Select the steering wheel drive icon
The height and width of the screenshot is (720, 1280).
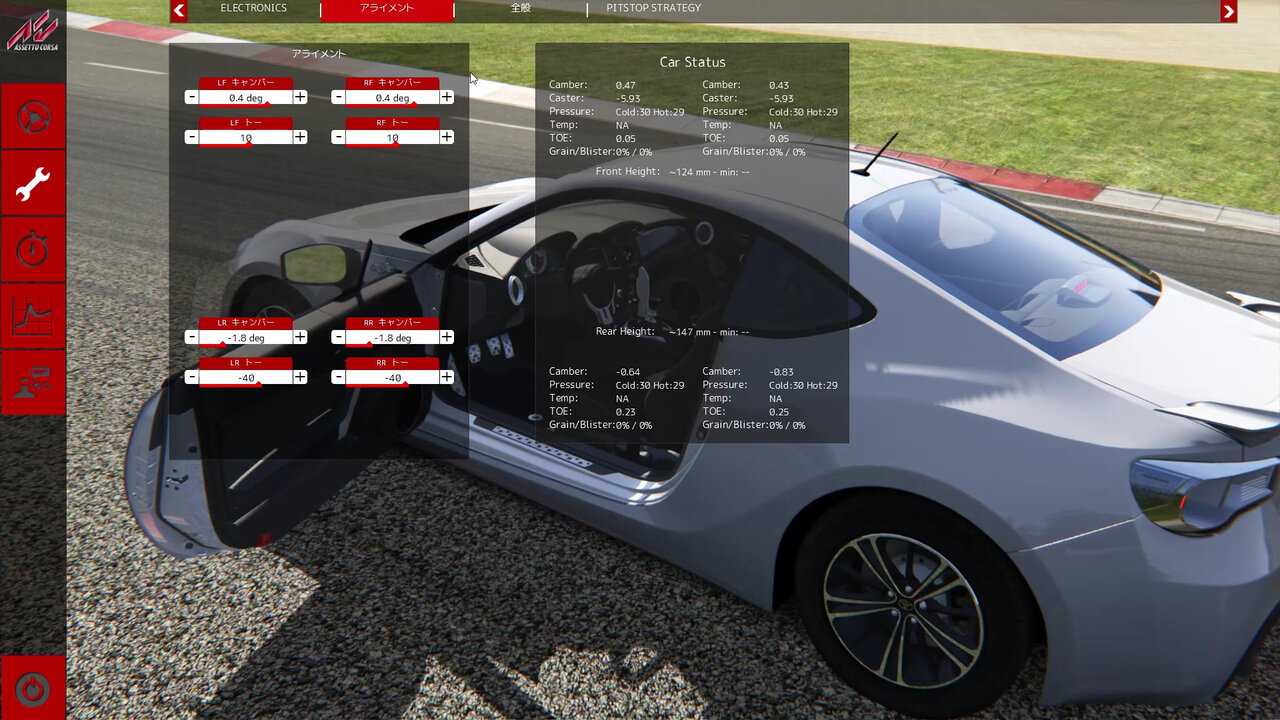tap(33, 116)
